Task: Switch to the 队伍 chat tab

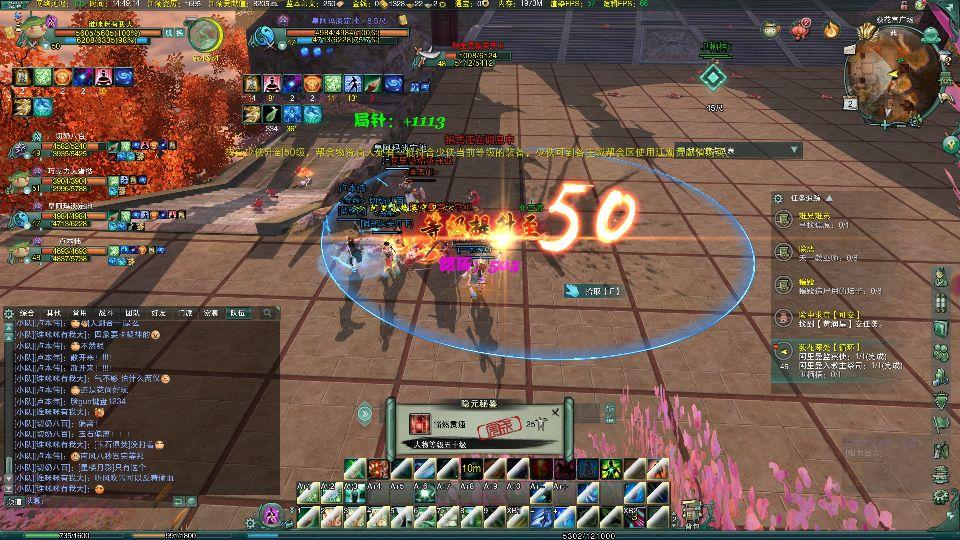Action: point(238,313)
